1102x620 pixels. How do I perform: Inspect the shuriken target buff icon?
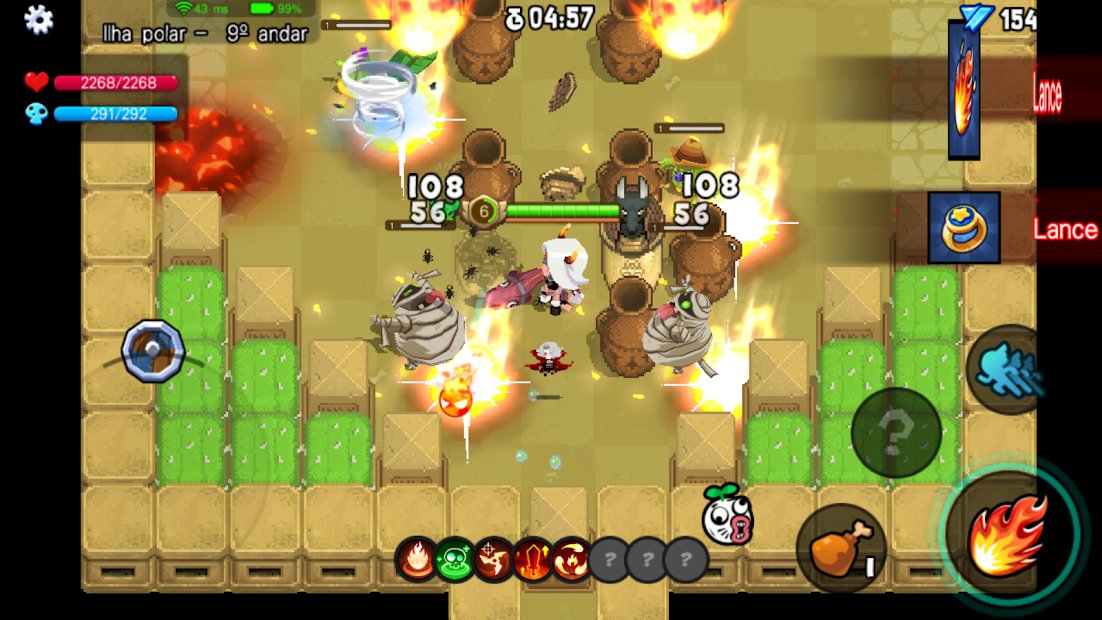[494, 559]
